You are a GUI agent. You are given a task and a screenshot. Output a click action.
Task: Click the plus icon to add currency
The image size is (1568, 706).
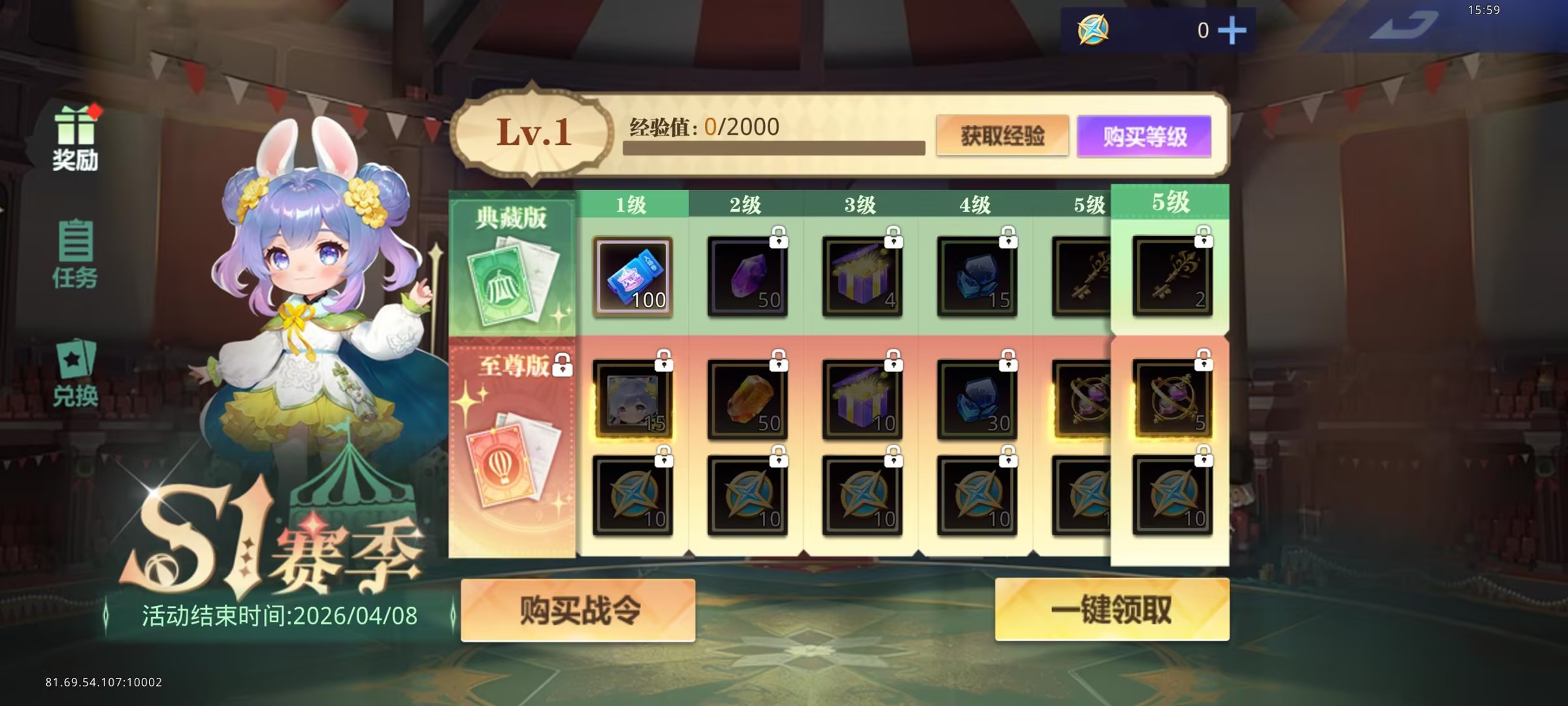pos(1232,30)
